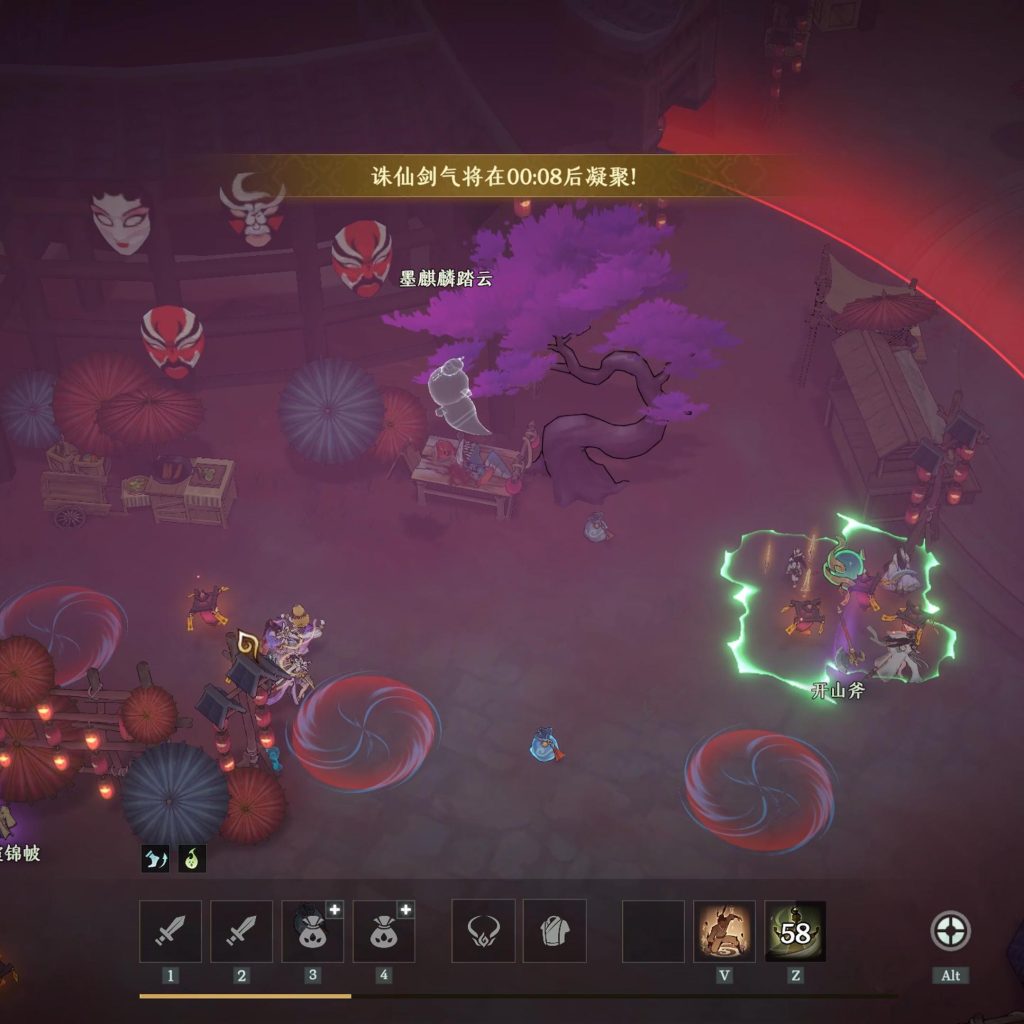
Task: Select the horned helmet equipment slot
Action: [x=483, y=931]
